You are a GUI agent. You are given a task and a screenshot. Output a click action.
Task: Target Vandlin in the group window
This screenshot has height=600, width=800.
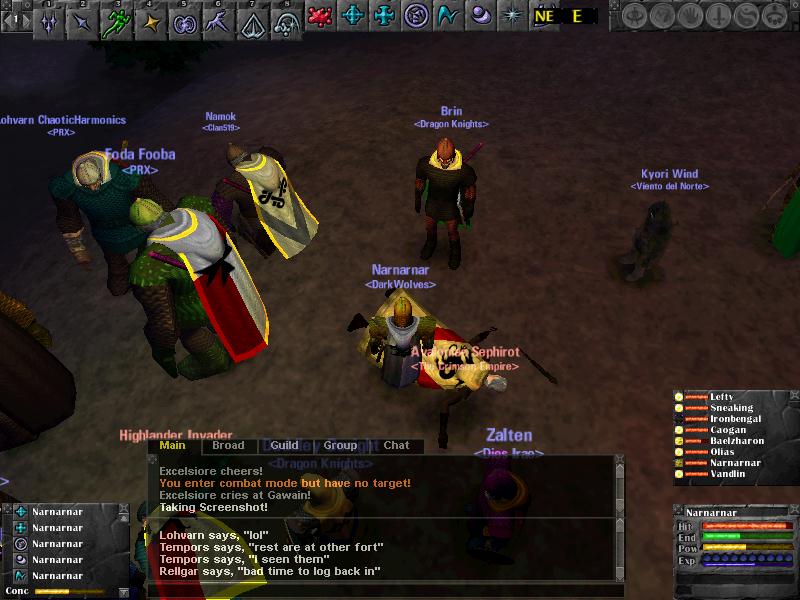pyautogui.click(x=728, y=474)
